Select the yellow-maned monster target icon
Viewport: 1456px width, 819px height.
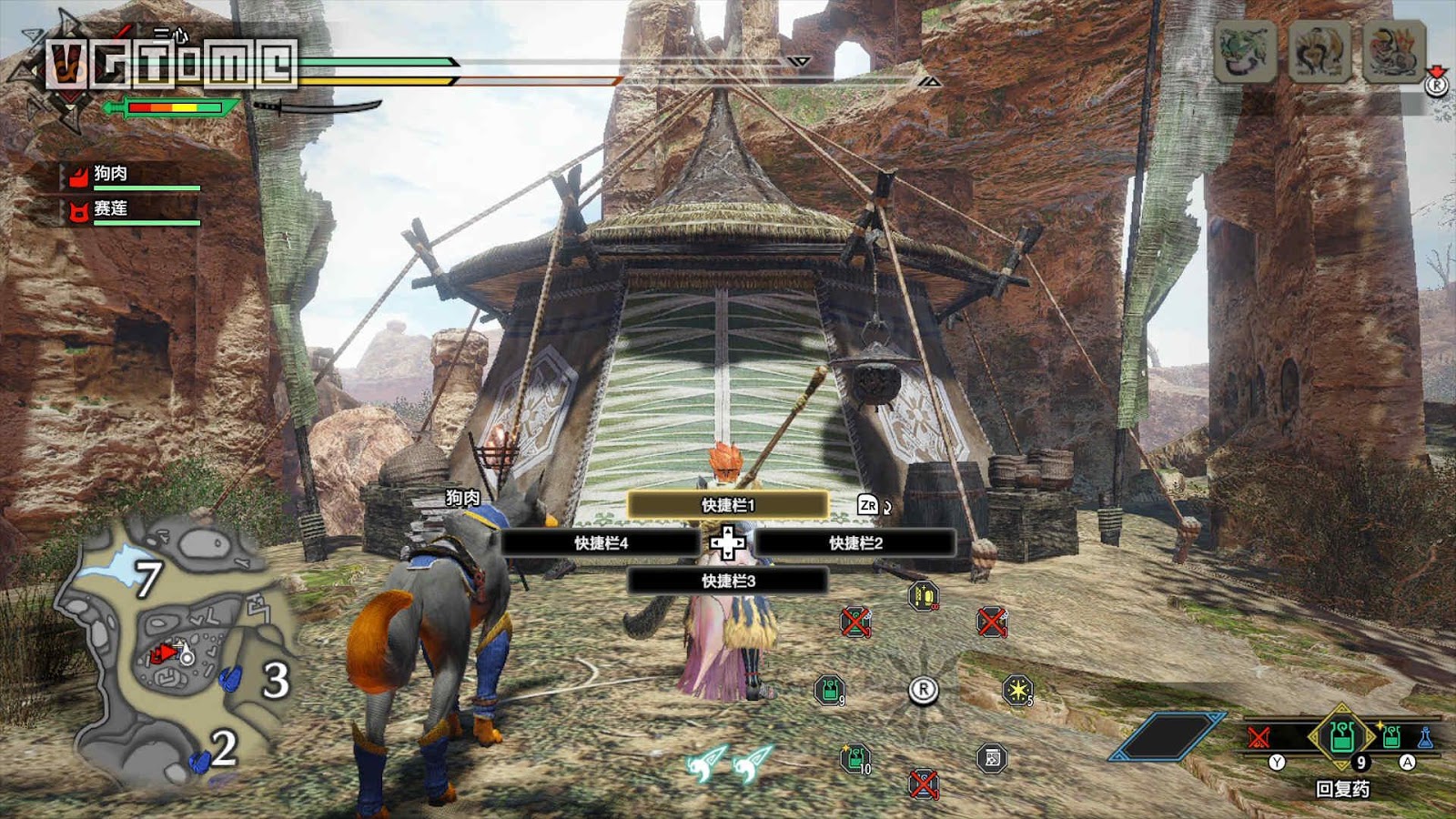click(x=1319, y=51)
